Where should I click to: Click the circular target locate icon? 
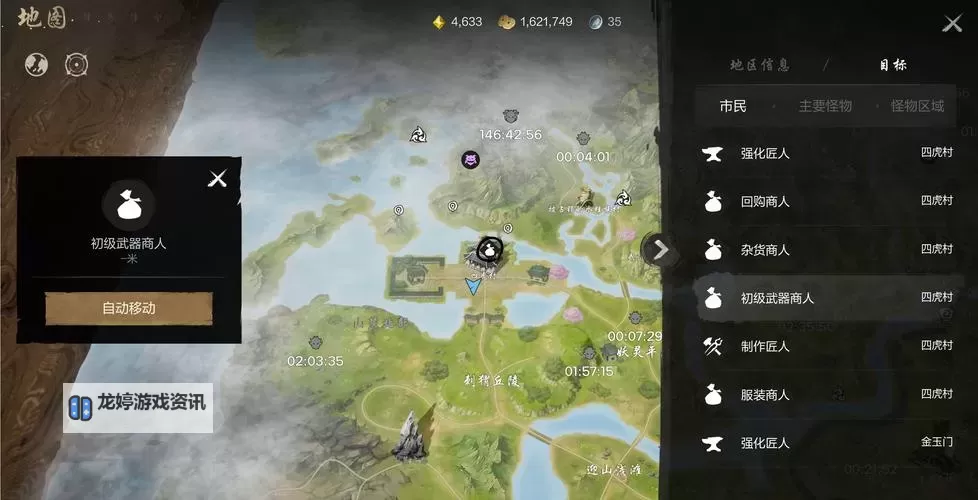pyautogui.click(x=77, y=64)
